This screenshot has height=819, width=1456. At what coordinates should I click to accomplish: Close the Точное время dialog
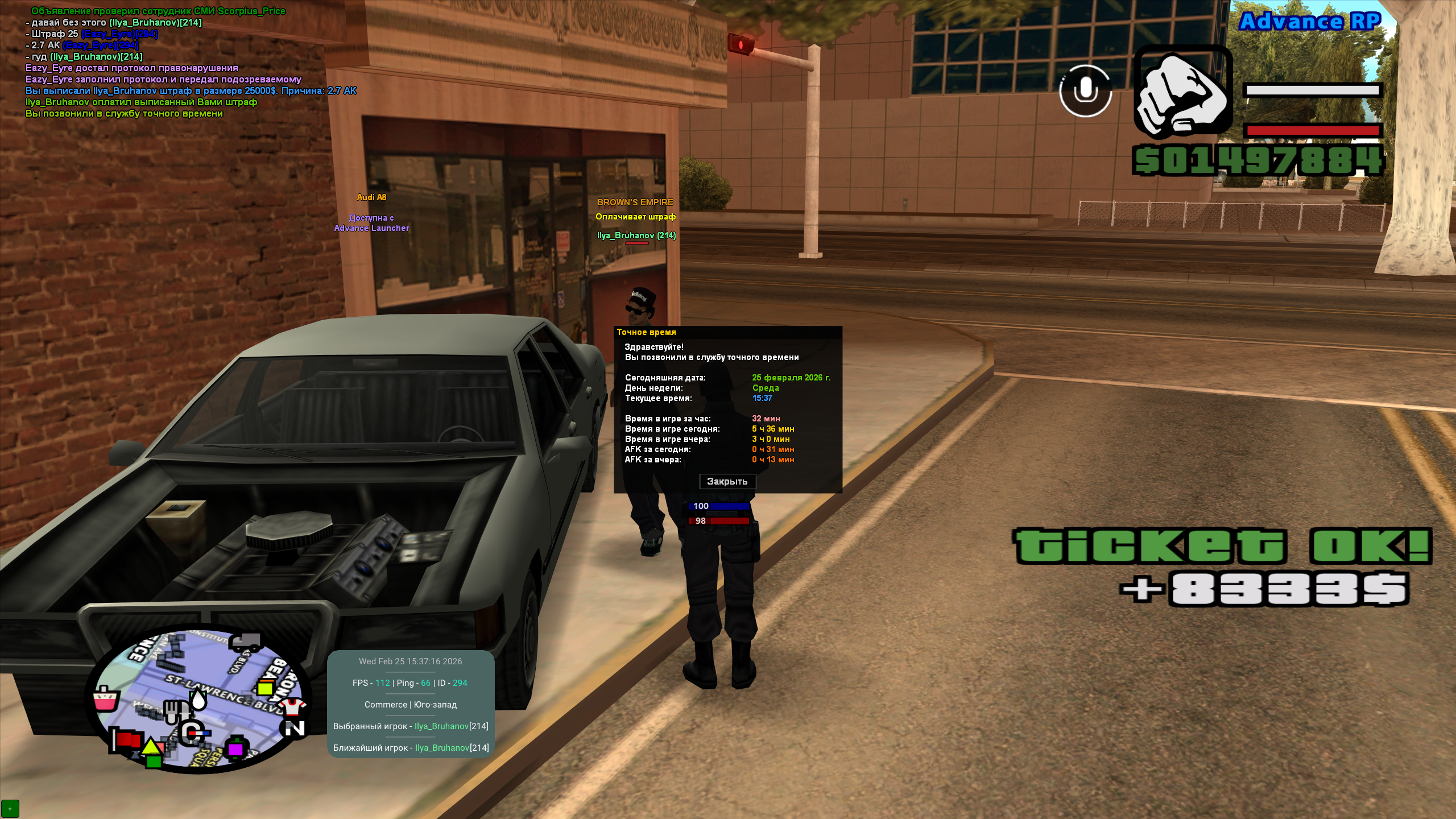pyautogui.click(x=727, y=482)
